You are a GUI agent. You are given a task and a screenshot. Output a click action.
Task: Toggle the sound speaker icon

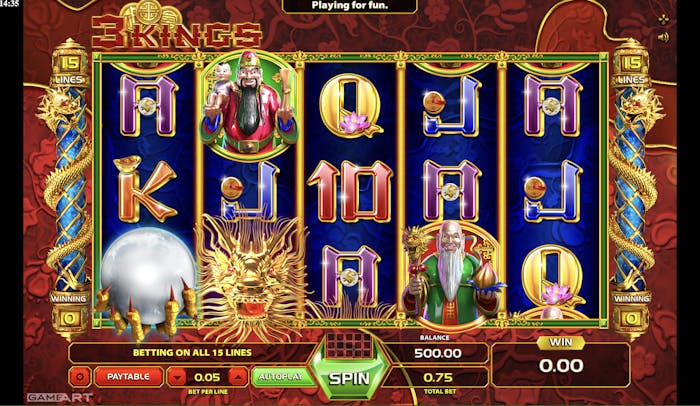[x=662, y=37]
